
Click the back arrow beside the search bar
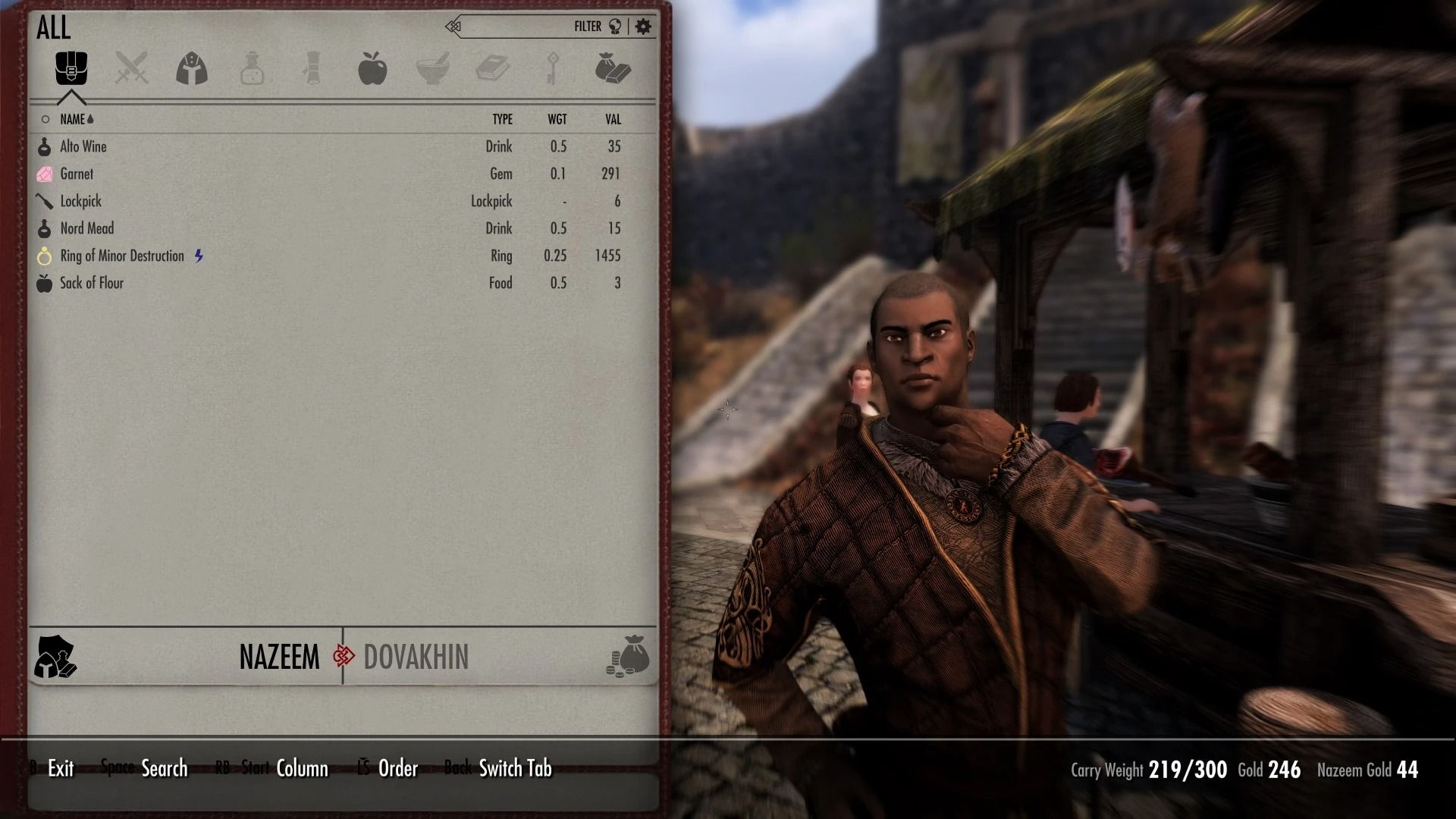[453, 25]
